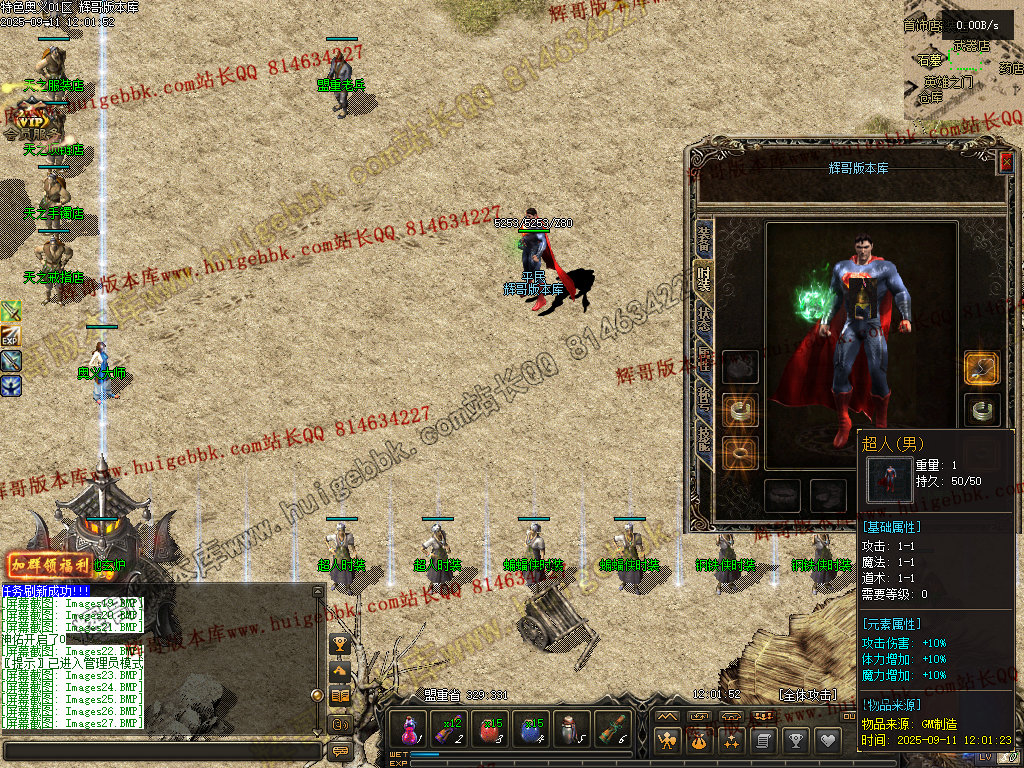Screen dimensions: 1024x768
Task: Open the heart icon in bottom bar
Action: [x=827, y=740]
